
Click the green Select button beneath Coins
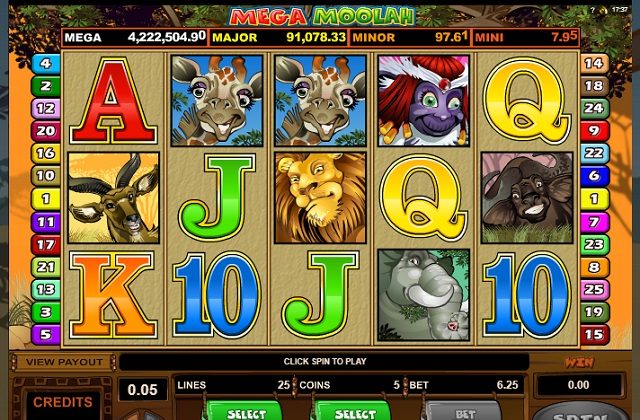354,411
